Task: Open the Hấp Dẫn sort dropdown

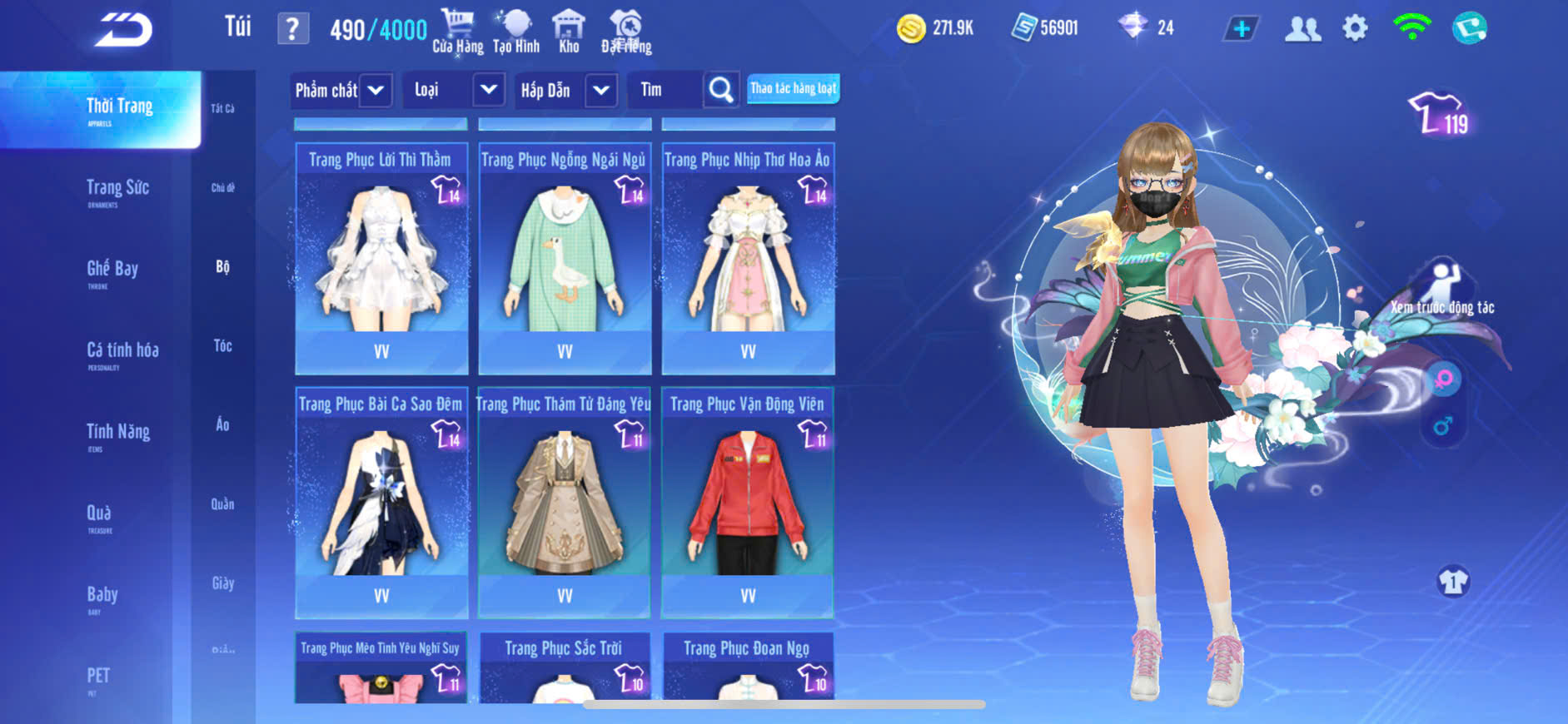Action: (601, 90)
